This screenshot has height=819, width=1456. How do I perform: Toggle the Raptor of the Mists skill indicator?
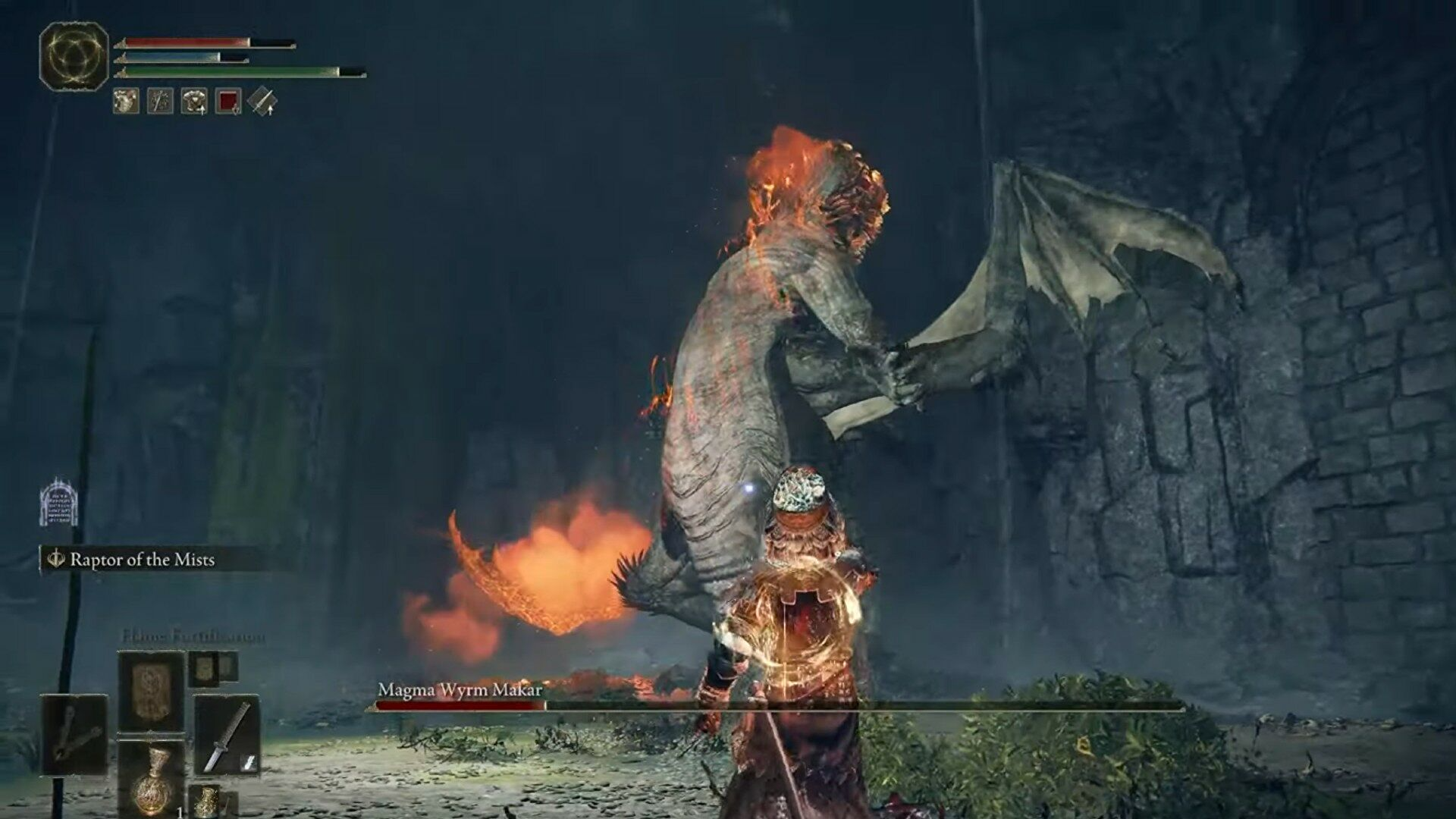57,561
